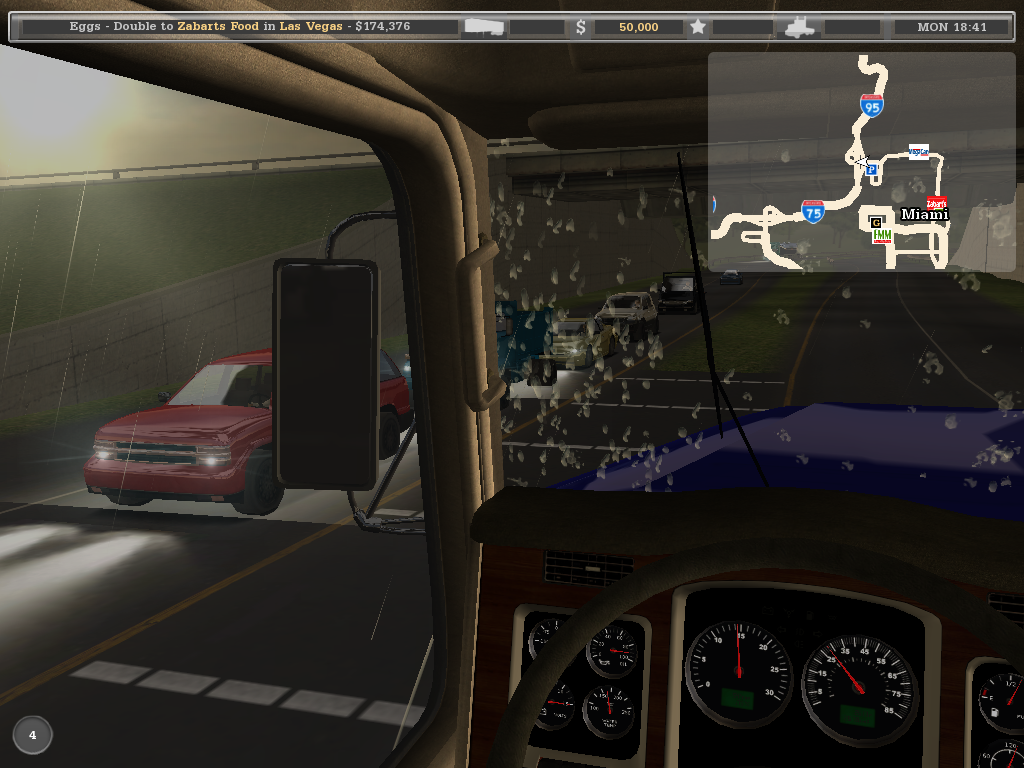Click the Miami city label on the minimap

924,214
